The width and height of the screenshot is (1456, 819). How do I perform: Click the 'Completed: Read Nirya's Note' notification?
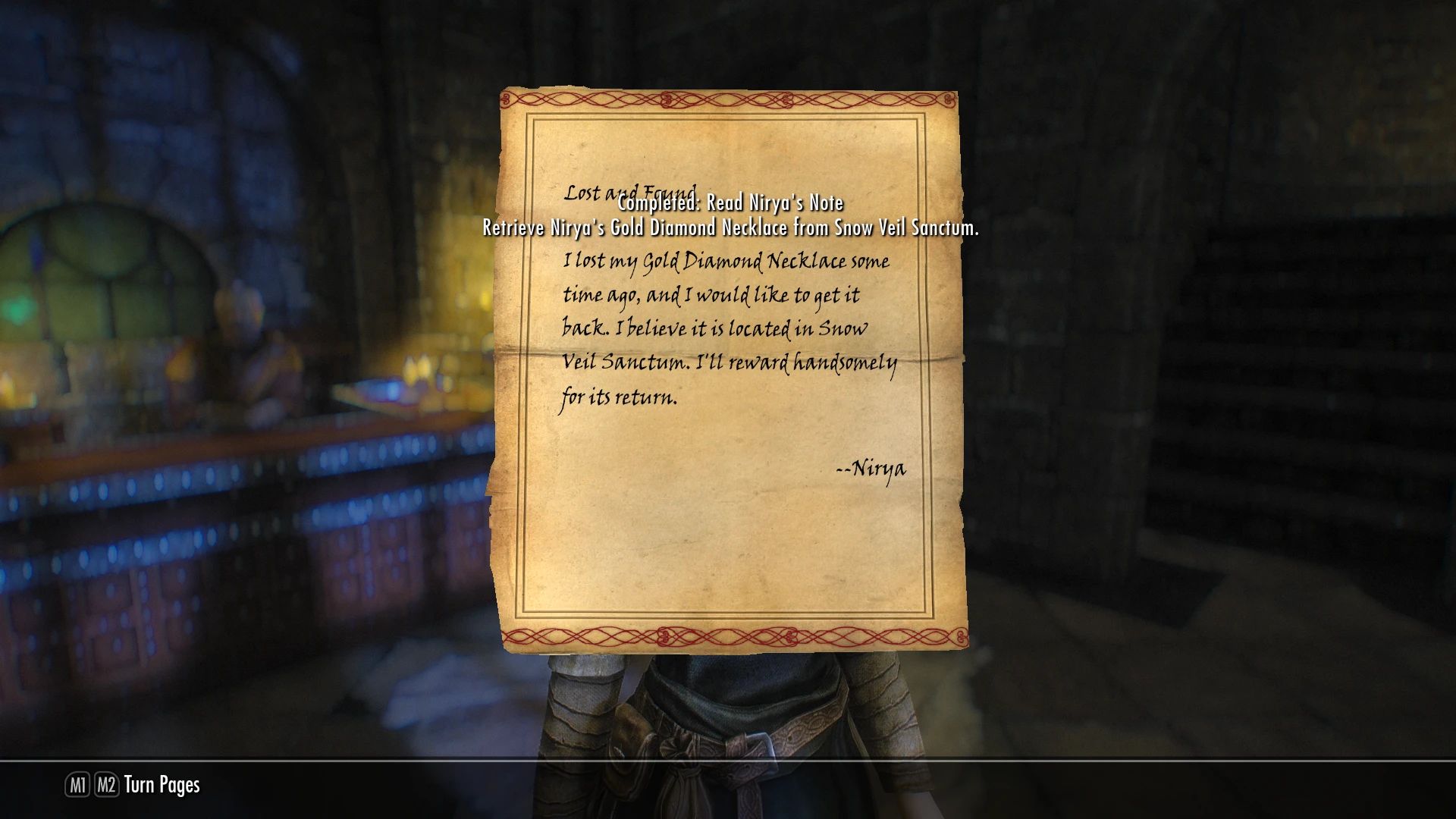tap(730, 202)
